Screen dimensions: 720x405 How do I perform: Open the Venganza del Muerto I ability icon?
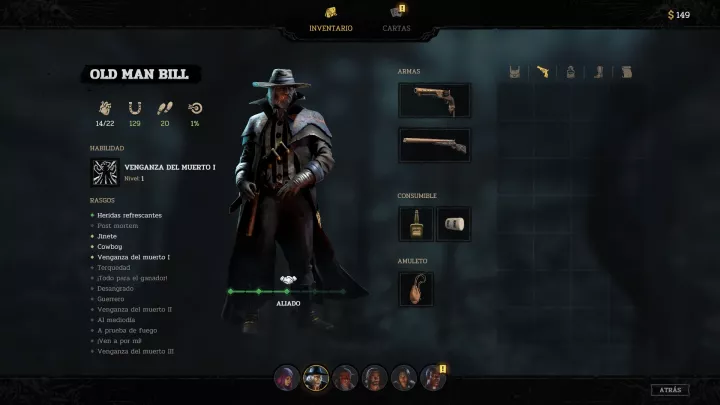[x=104, y=172]
